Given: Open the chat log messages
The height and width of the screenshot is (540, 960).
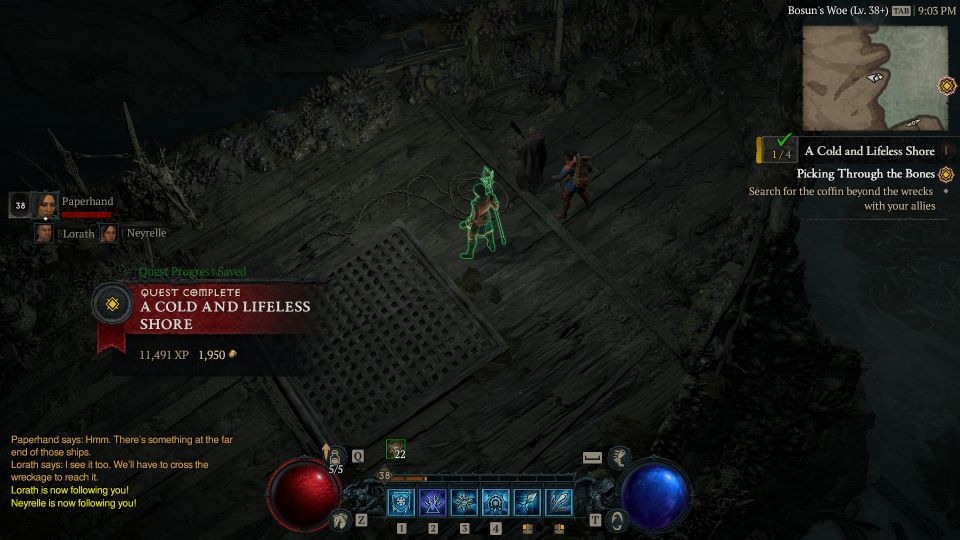Looking at the screenshot, I should [x=110, y=471].
